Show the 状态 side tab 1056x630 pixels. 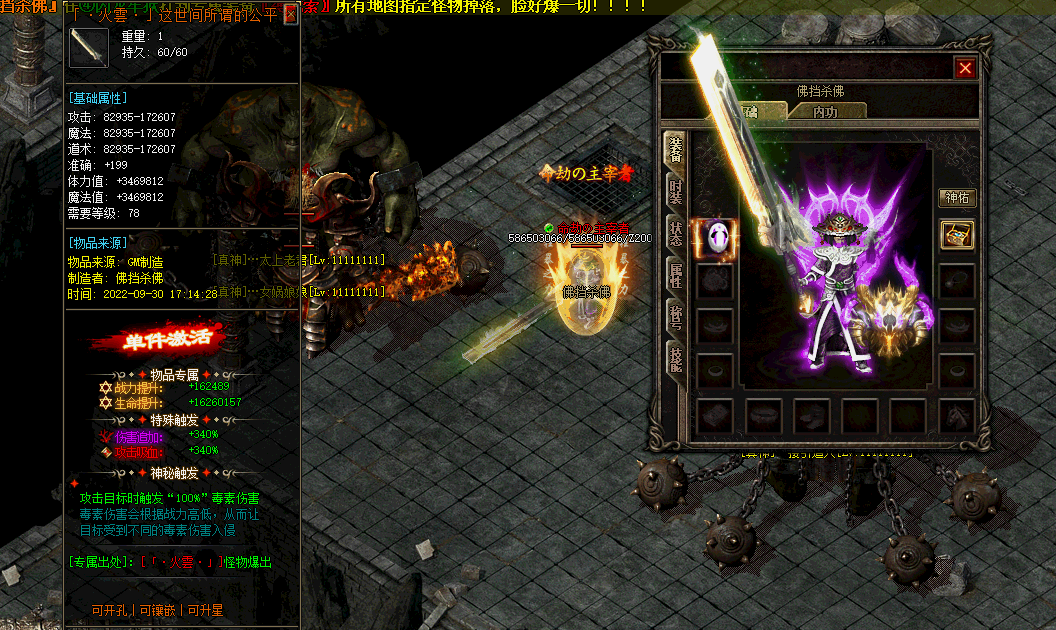point(676,234)
